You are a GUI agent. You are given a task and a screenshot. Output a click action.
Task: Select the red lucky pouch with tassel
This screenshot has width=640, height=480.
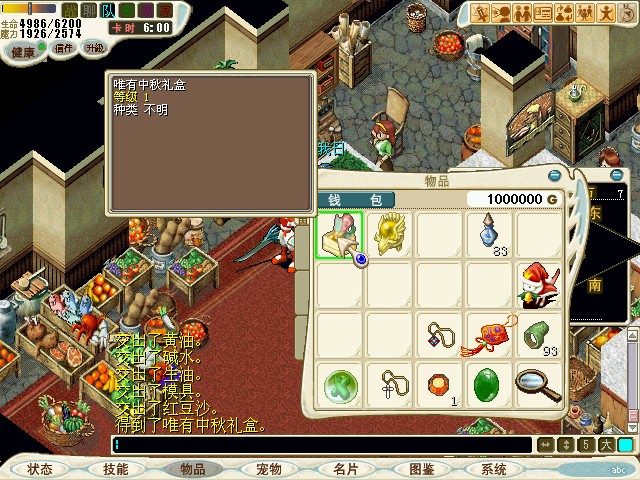pyautogui.click(x=489, y=336)
